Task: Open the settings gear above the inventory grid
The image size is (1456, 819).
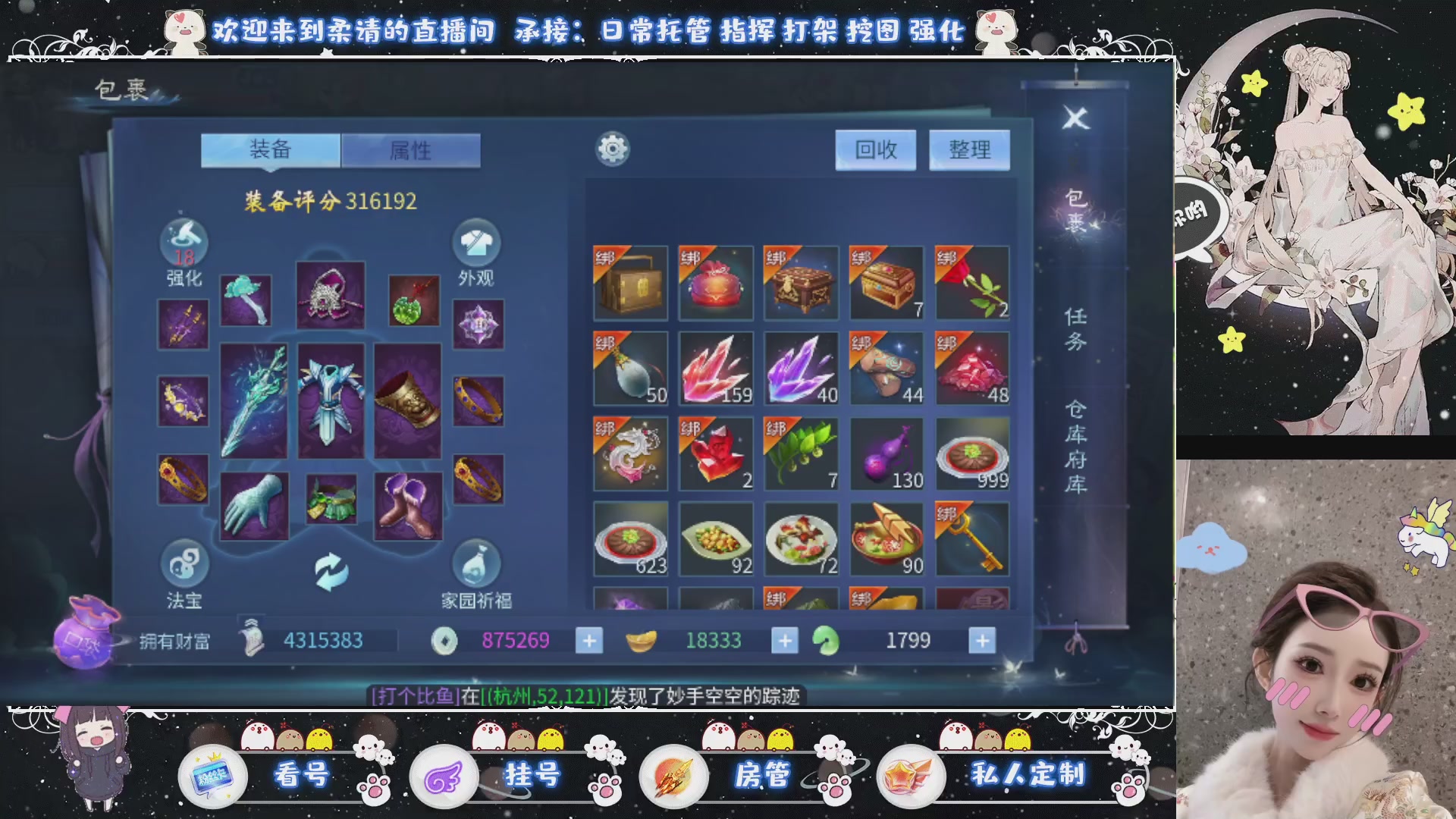Action: tap(611, 149)
